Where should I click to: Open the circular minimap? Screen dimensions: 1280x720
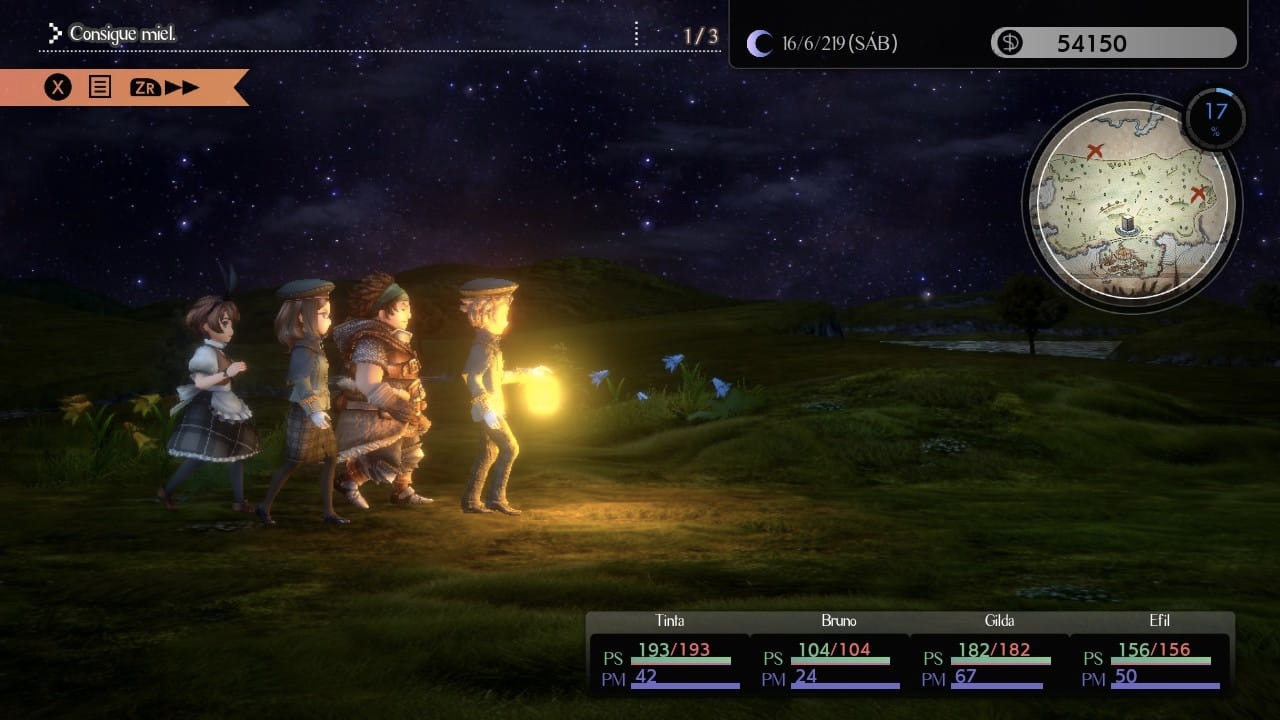click(1131, 204)
